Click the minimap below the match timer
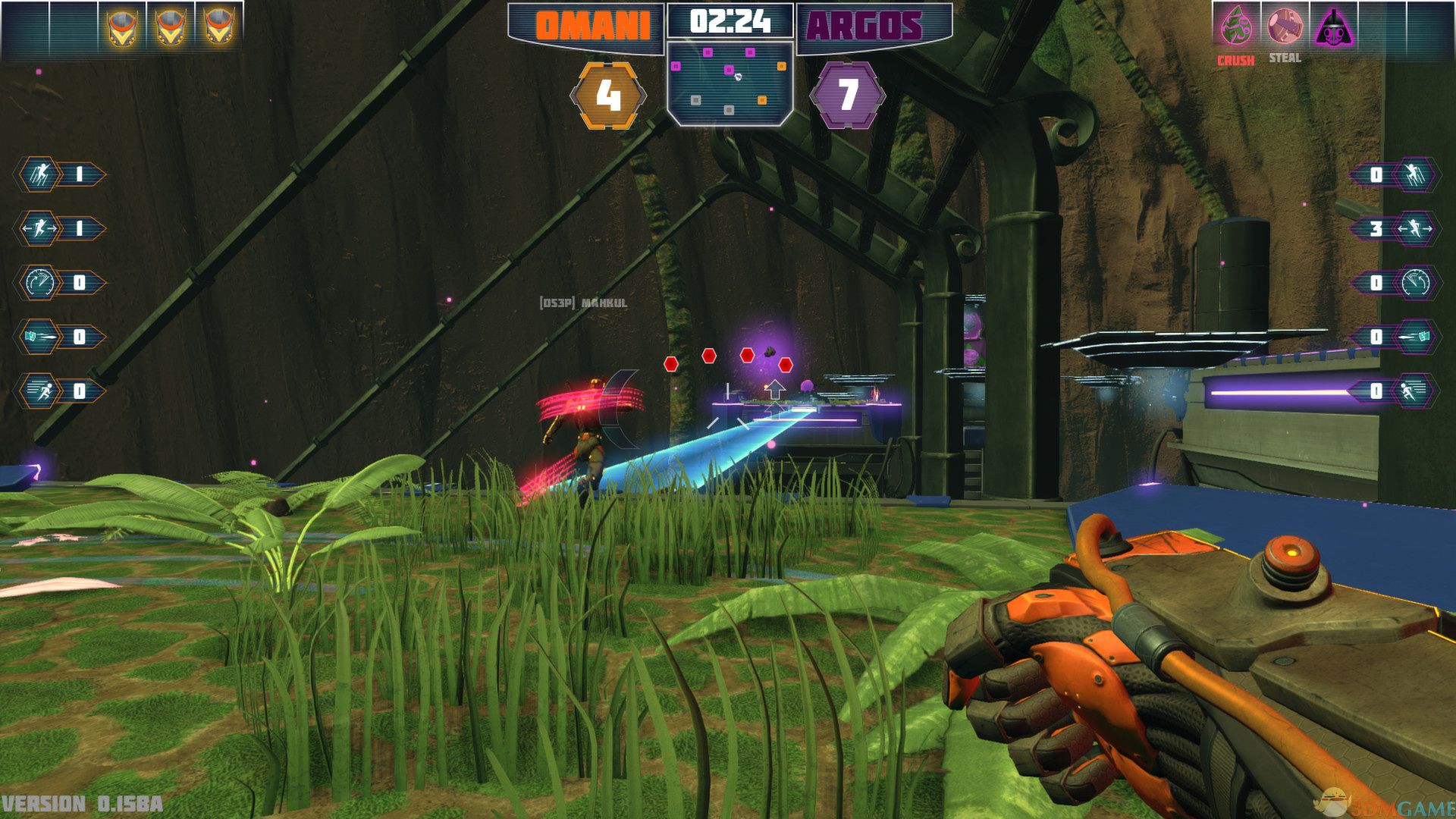This screenshot has width=1456, height=819. coord(730,83)
